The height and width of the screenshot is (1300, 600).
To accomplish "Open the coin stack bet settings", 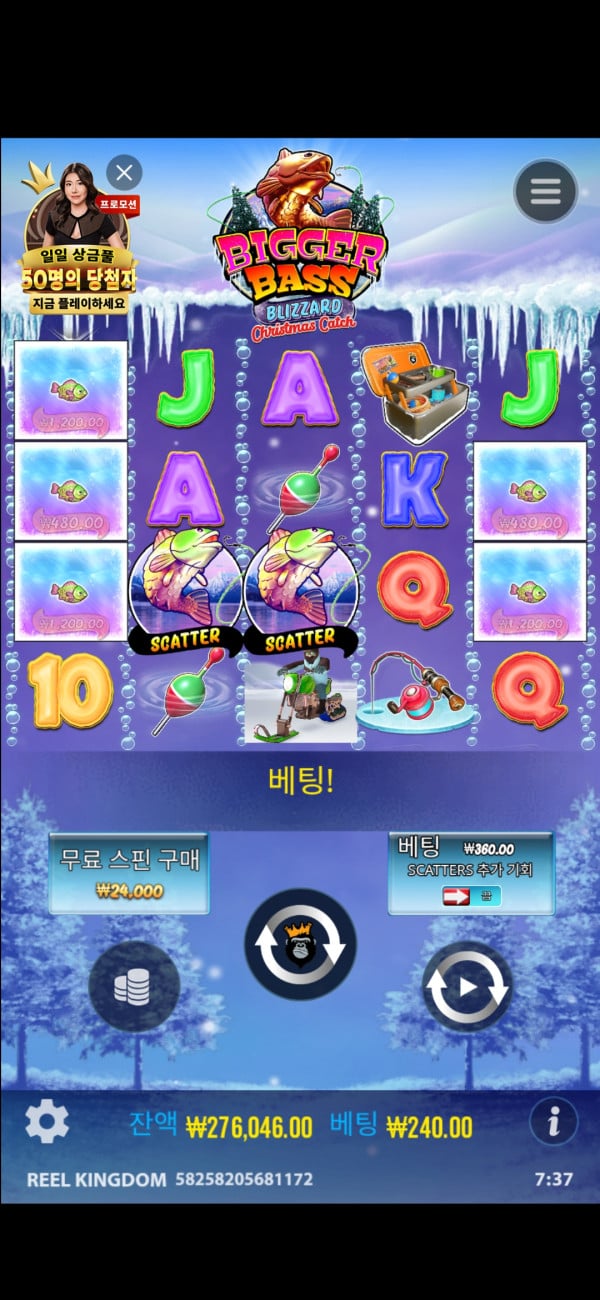I will (134, 987).
